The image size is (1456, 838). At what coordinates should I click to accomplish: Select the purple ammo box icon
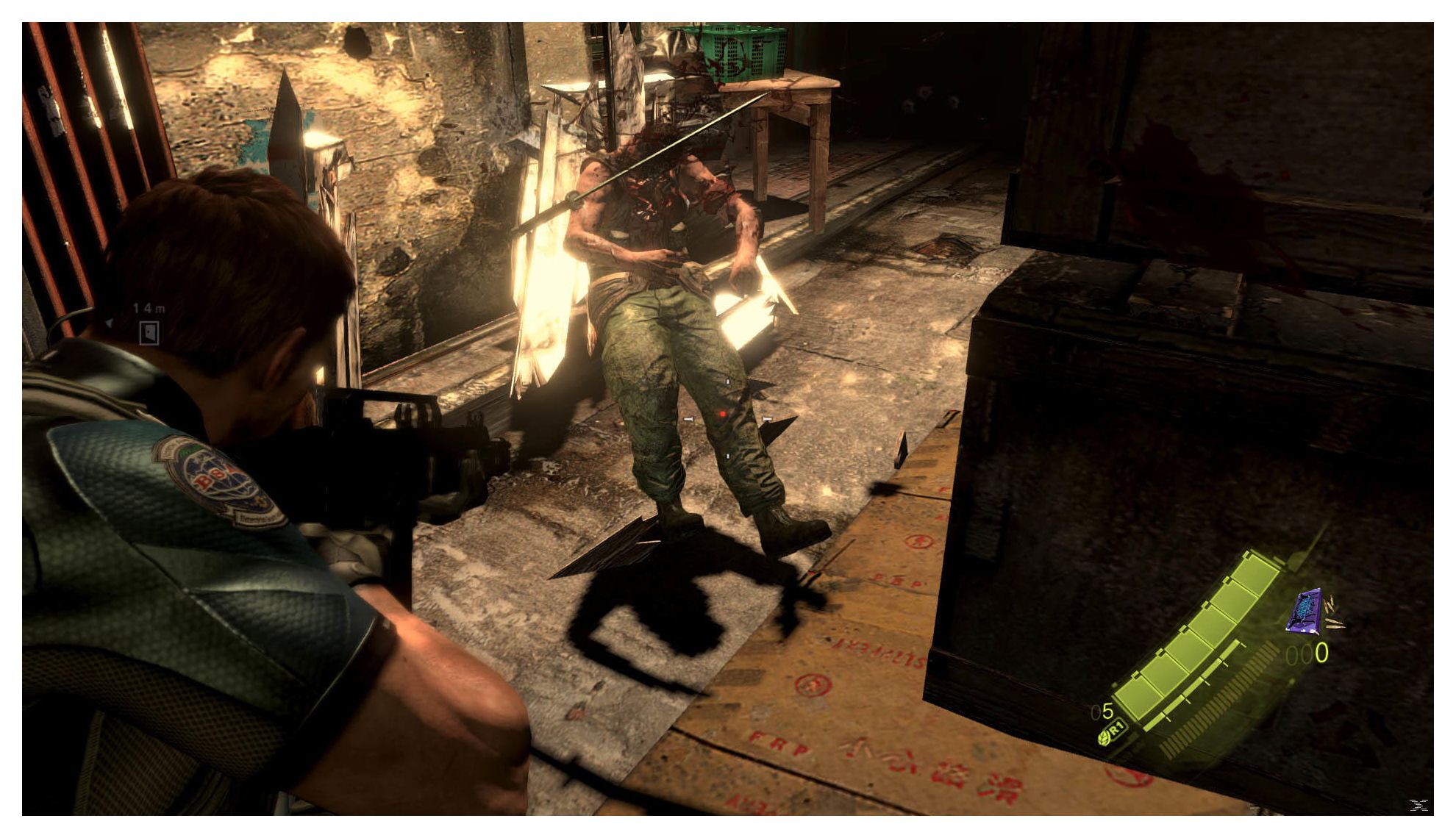pyautogui.click(x=1306, y=612)
